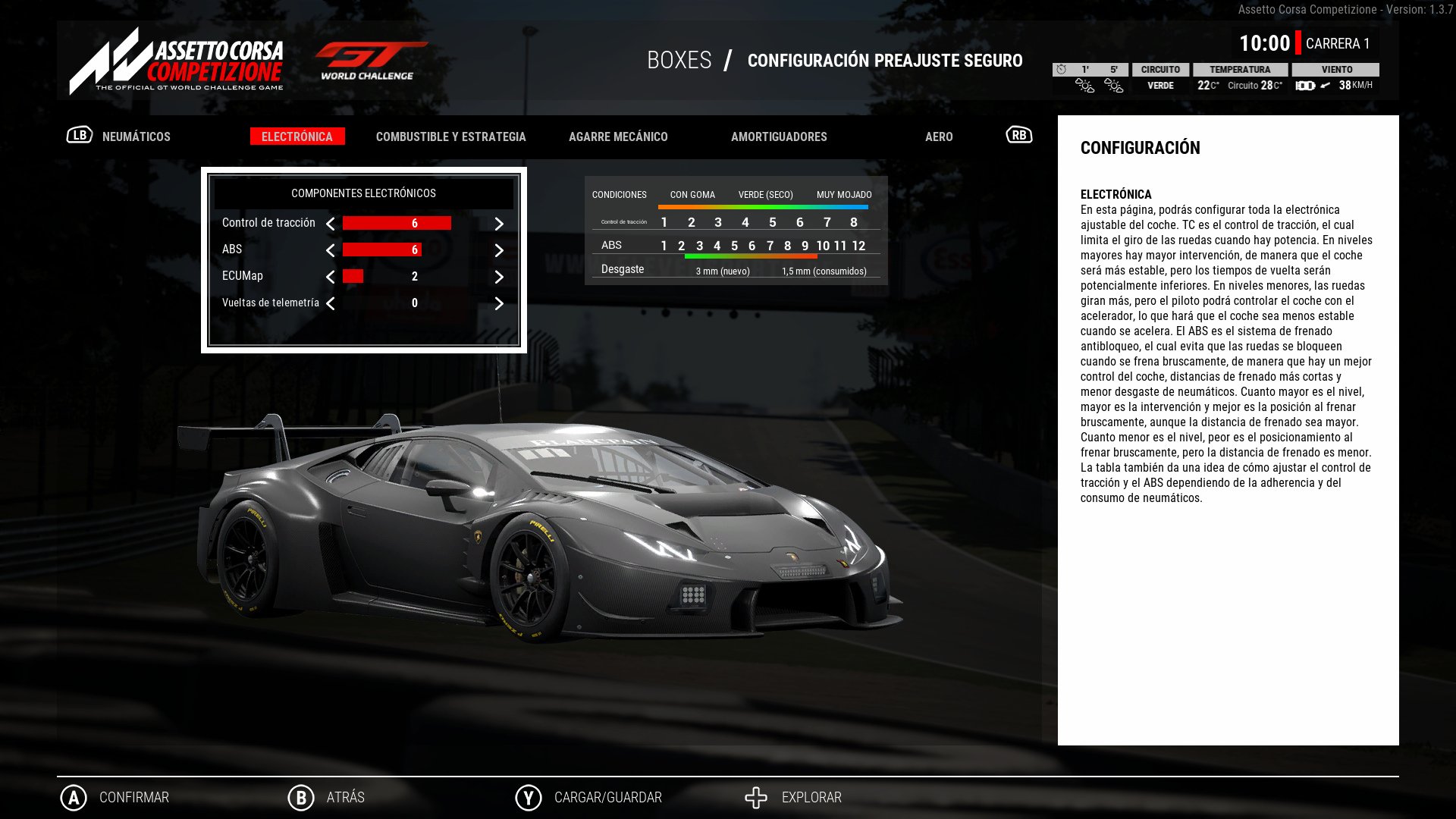Viewport: 1456px width, 819px height.
Task: Increase ECUMap with the right arrow
Action: pyautogui.click(x=498, y=276)
